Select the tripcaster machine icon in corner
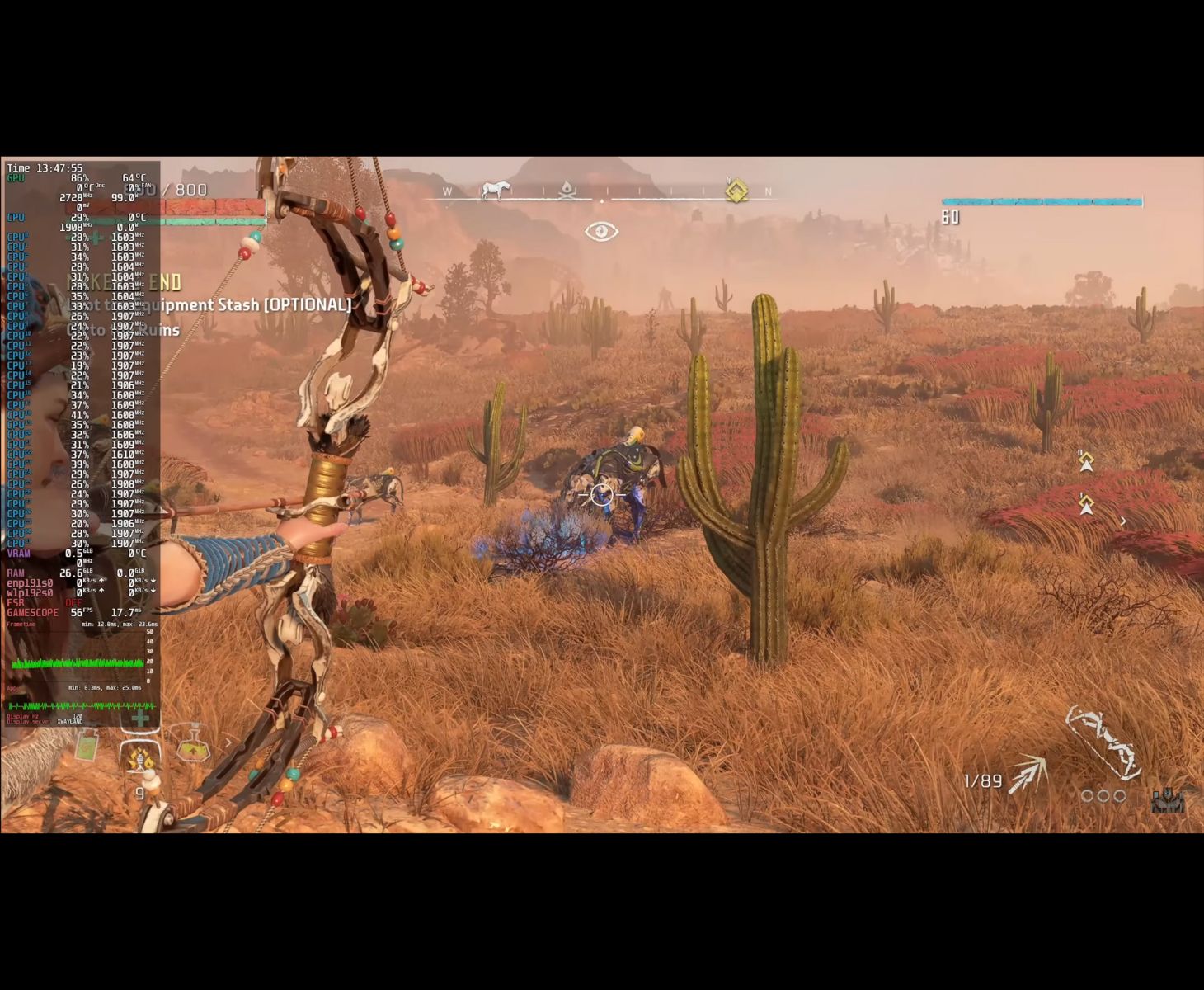The image size is (1204, 990). click(1167, 799)
